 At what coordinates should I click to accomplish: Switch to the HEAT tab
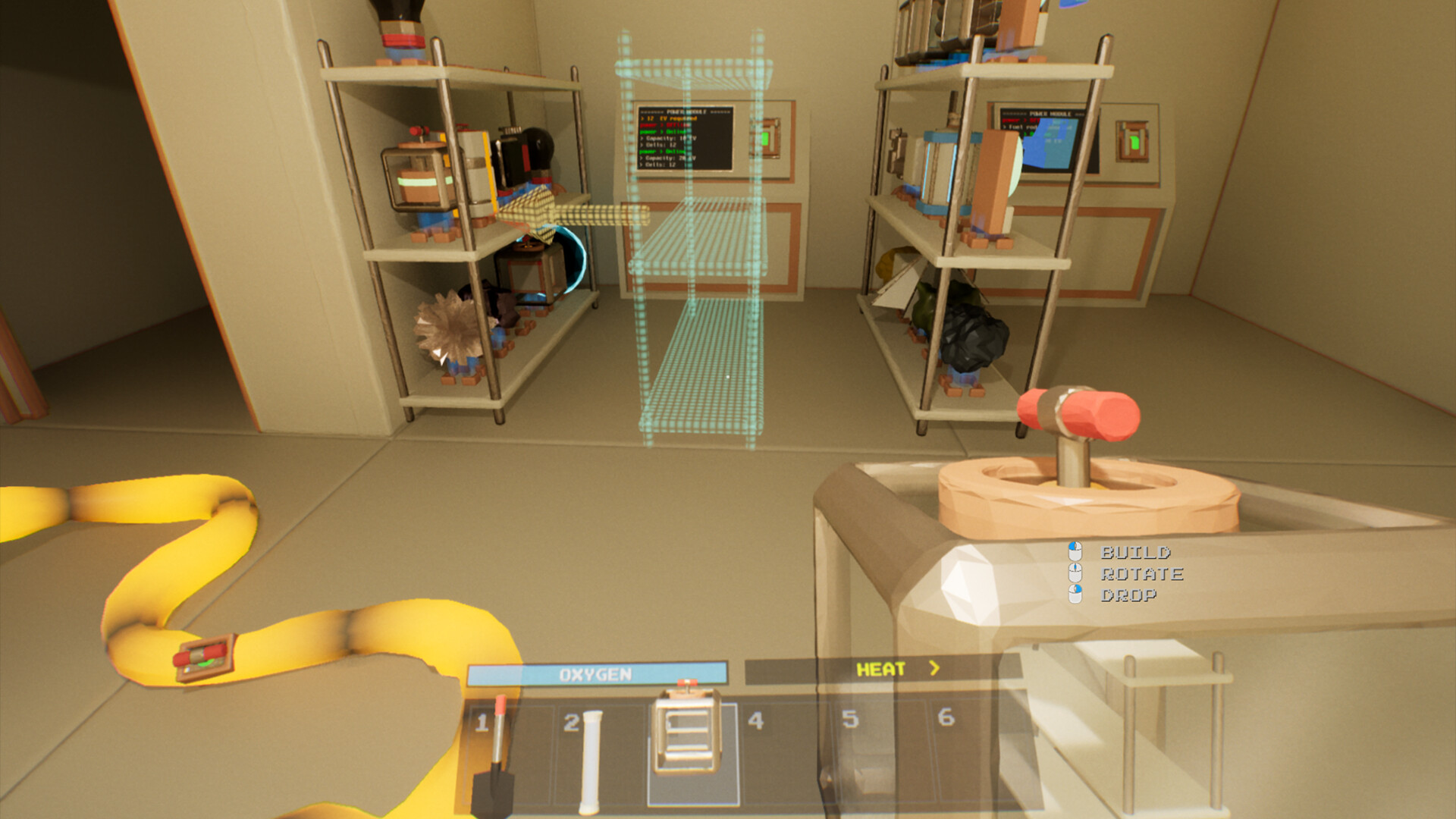[x=882, y=669]
